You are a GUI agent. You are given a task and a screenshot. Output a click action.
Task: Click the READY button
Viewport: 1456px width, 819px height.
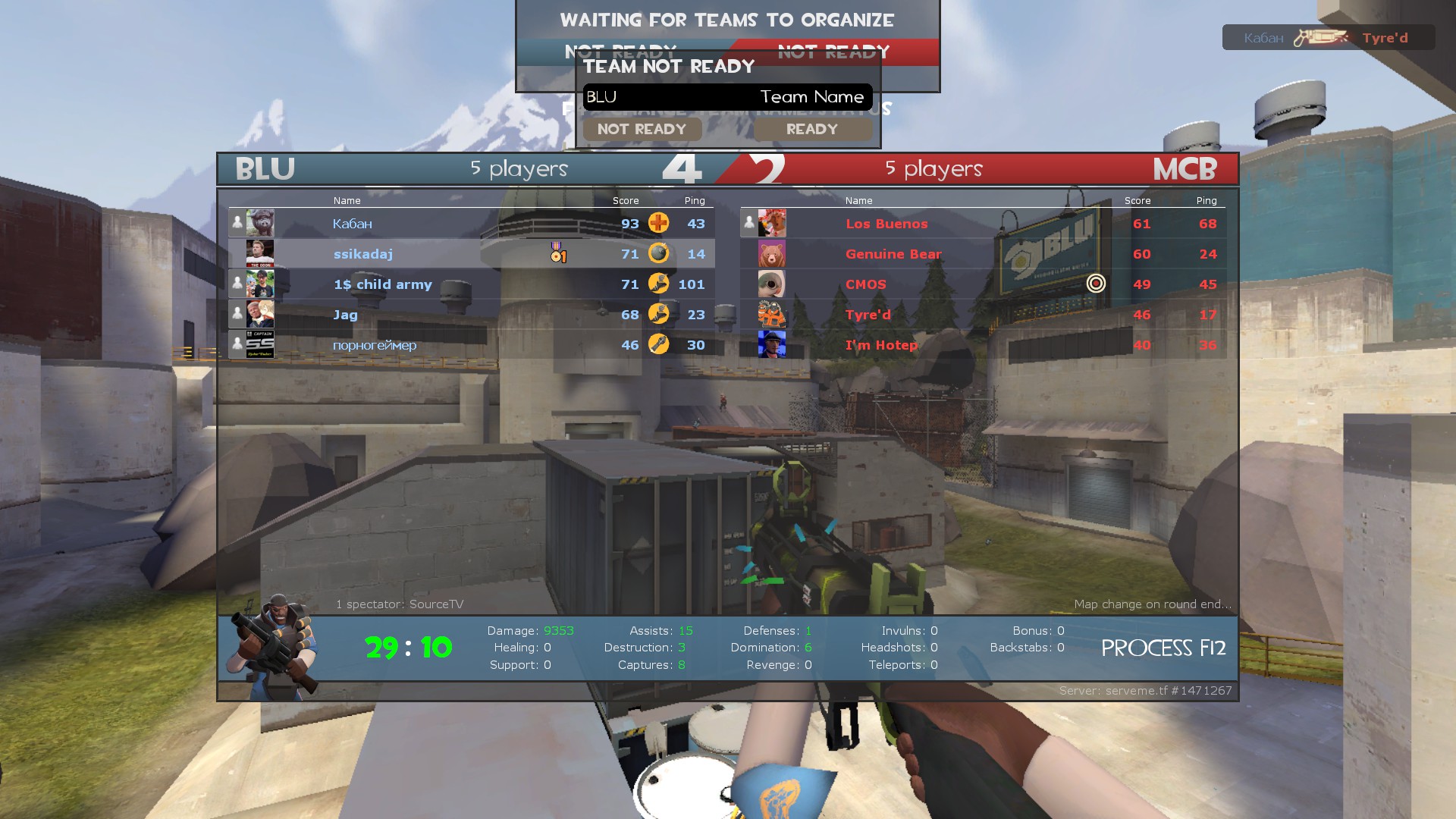click(x=811, y=130)
